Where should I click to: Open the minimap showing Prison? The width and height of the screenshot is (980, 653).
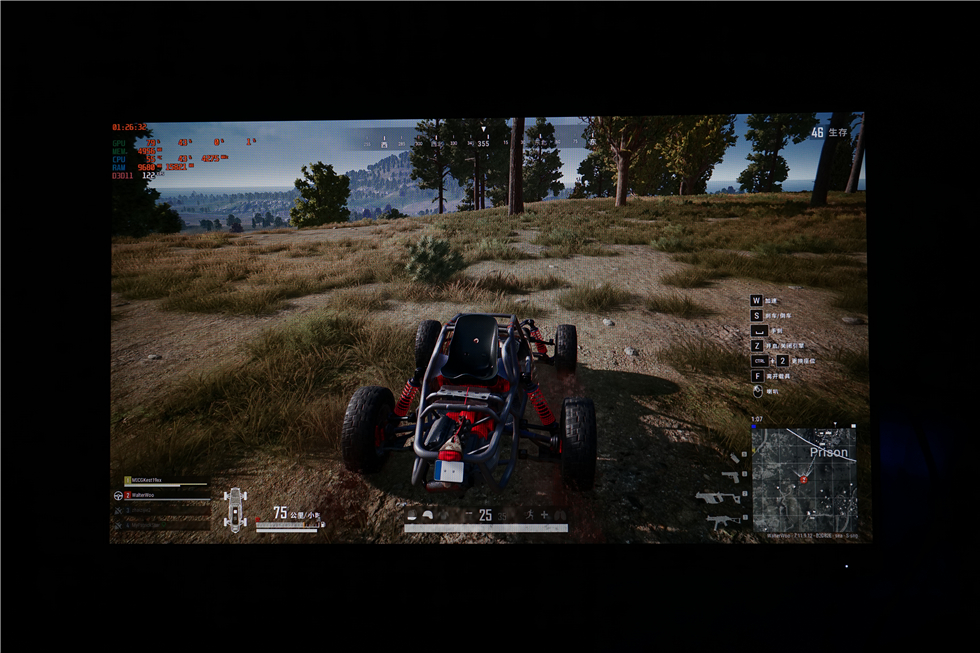[x=804, y=479]
